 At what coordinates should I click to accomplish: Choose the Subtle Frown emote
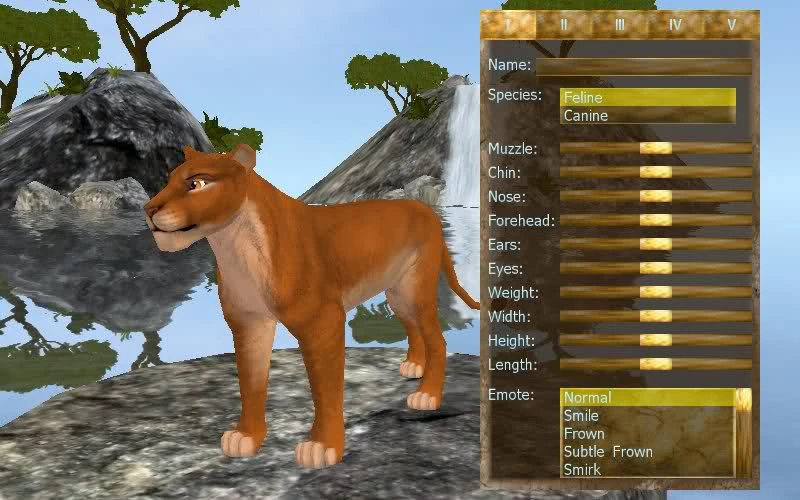coord(608,452)
